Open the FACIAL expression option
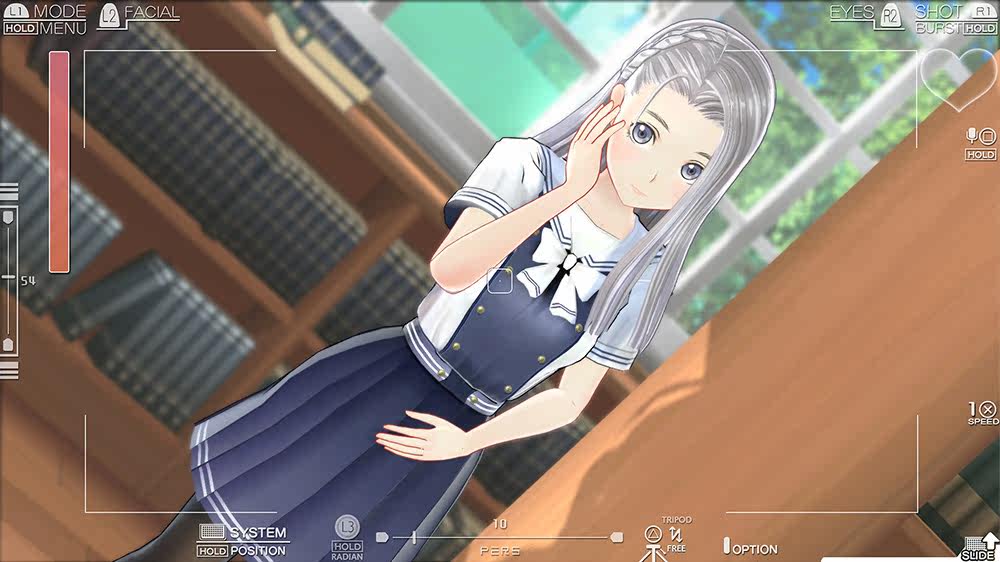The image size is (1000, 562). [x=151, y=13]
